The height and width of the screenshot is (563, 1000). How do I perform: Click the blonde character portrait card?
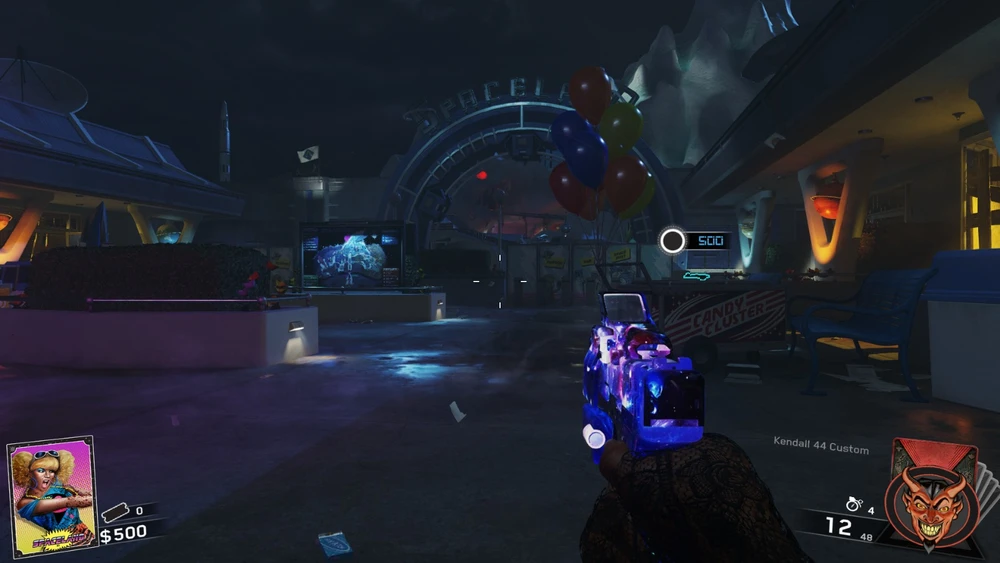click(52, 494)
